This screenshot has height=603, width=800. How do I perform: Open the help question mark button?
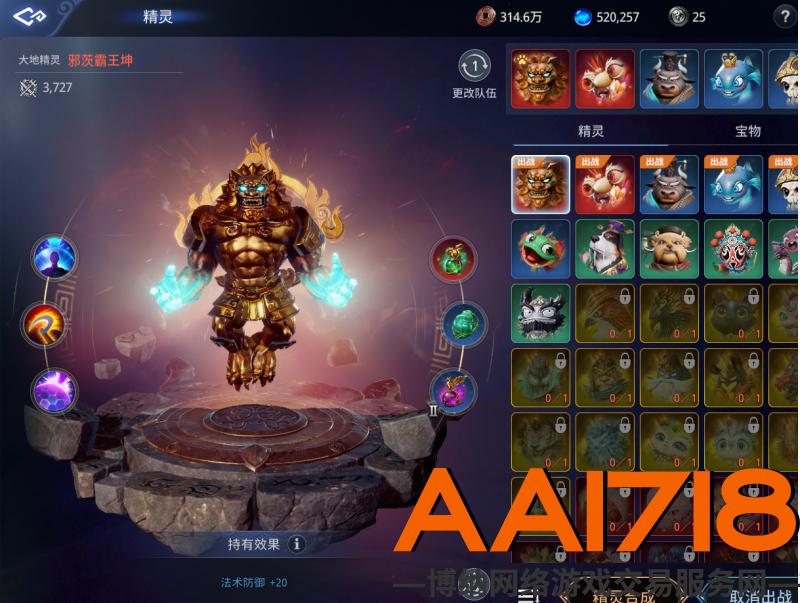(784, 16)
